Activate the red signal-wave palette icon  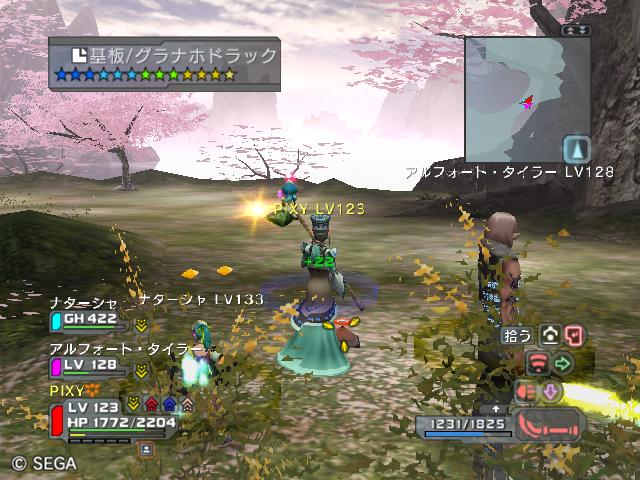point(538,363)
